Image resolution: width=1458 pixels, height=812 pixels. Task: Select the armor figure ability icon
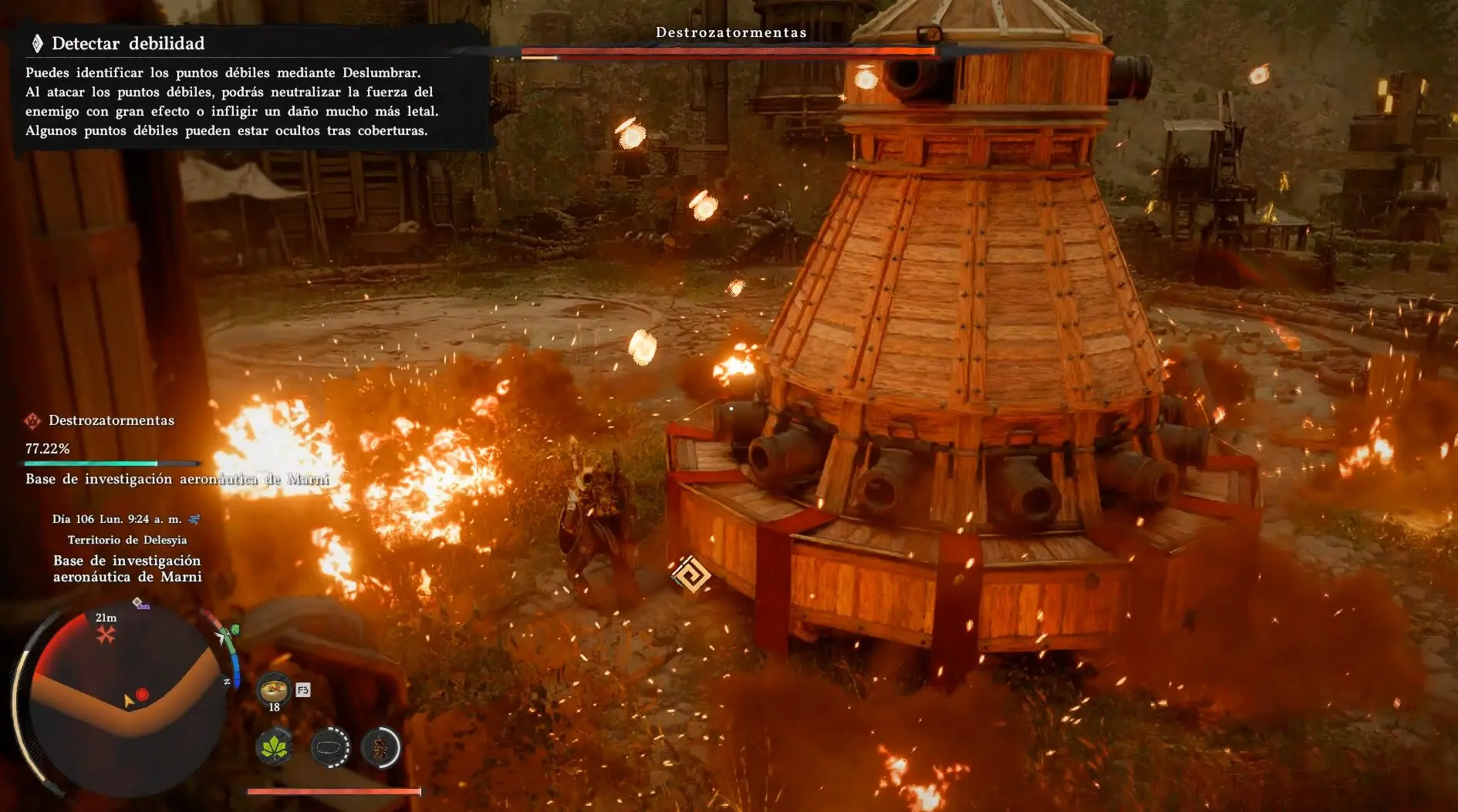(380, 747)
